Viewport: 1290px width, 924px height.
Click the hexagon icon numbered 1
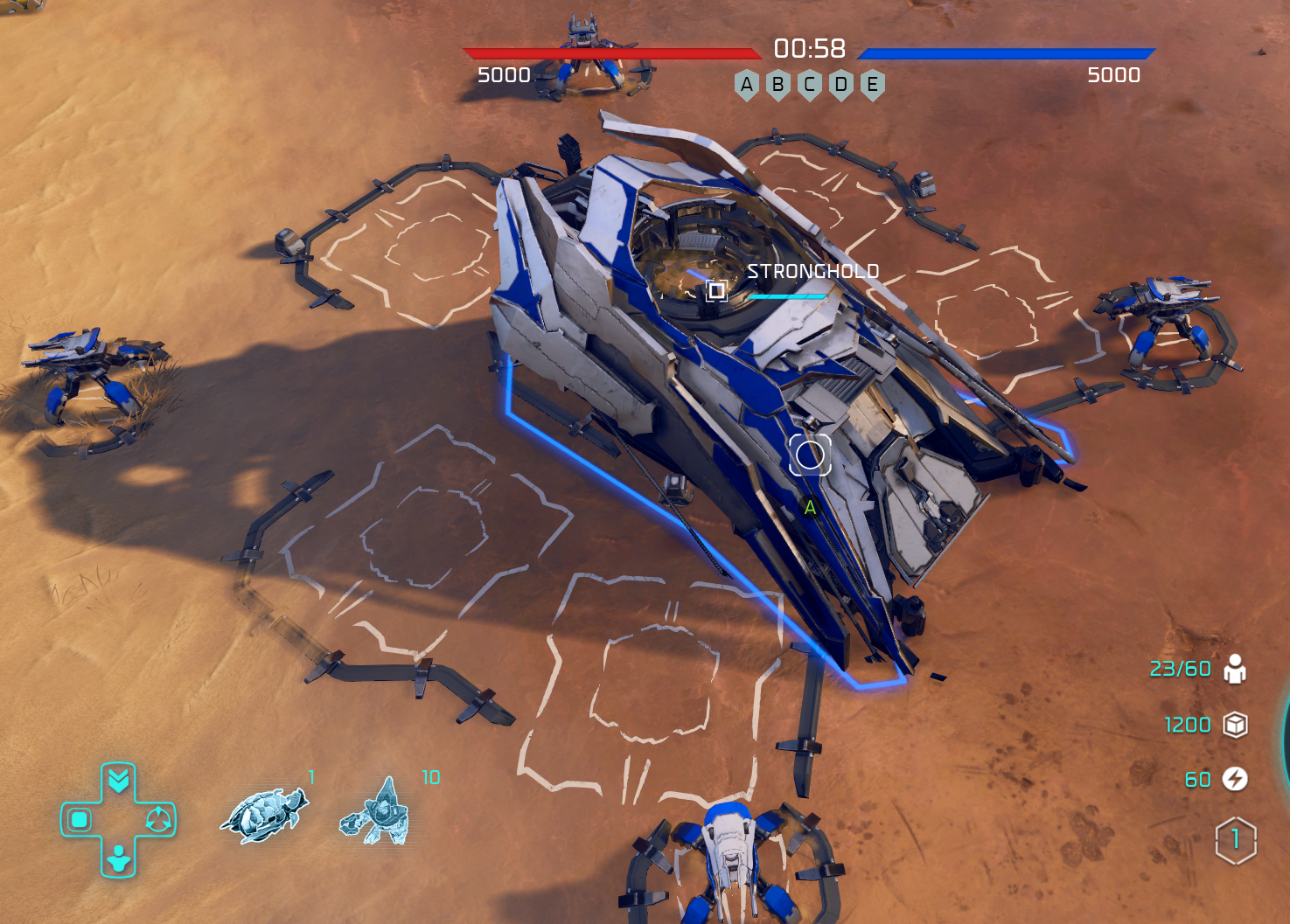point(1235,840)
